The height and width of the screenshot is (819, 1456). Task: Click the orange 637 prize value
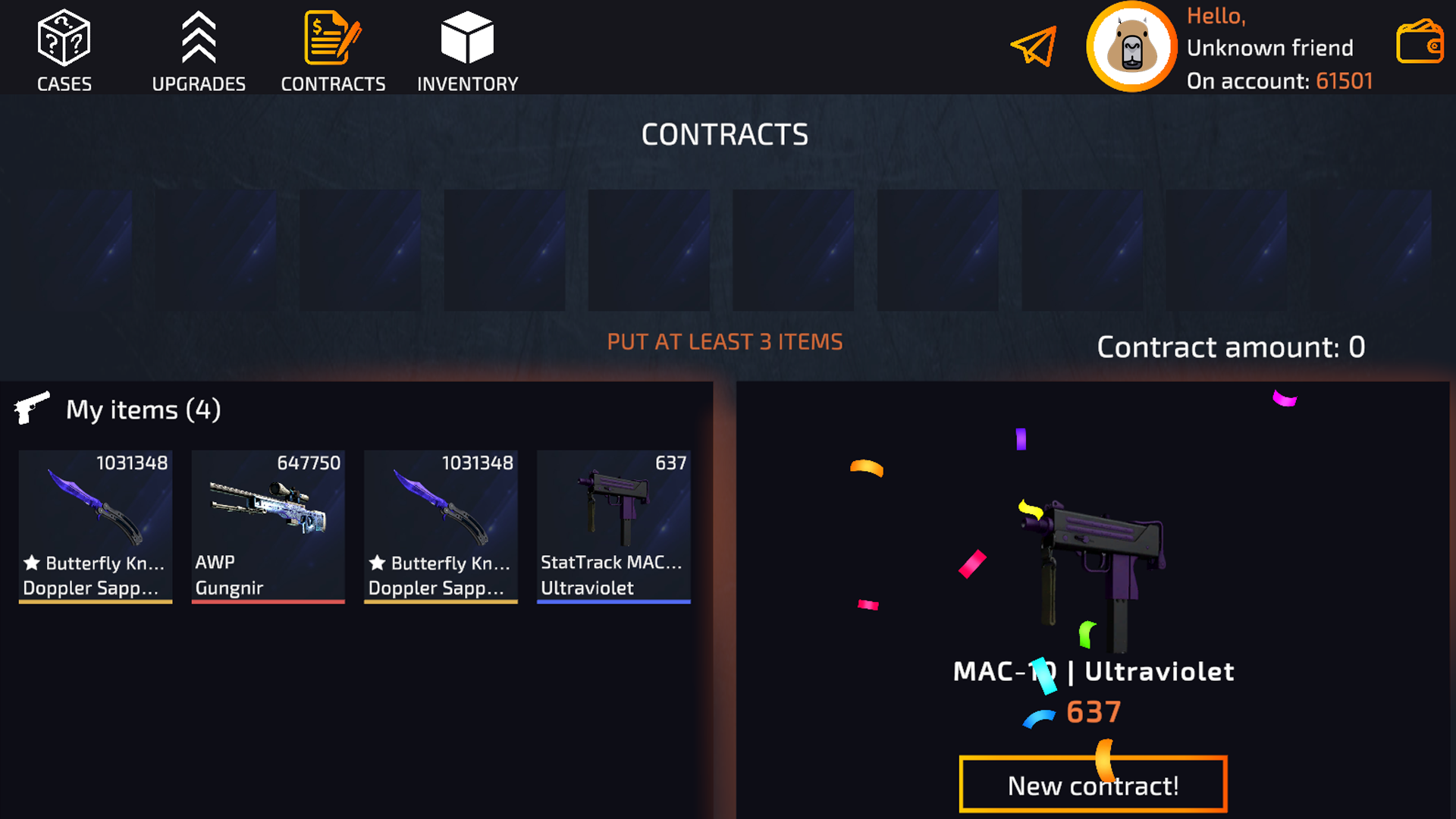(1093, 711)
